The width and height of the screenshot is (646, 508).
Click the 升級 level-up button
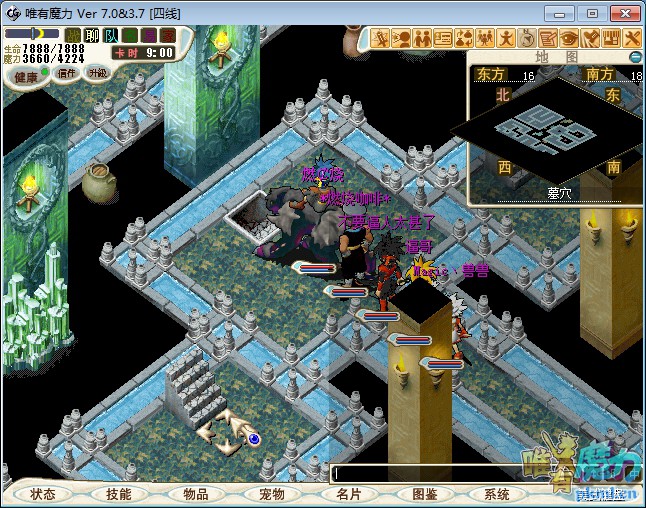tap(98, 73)
